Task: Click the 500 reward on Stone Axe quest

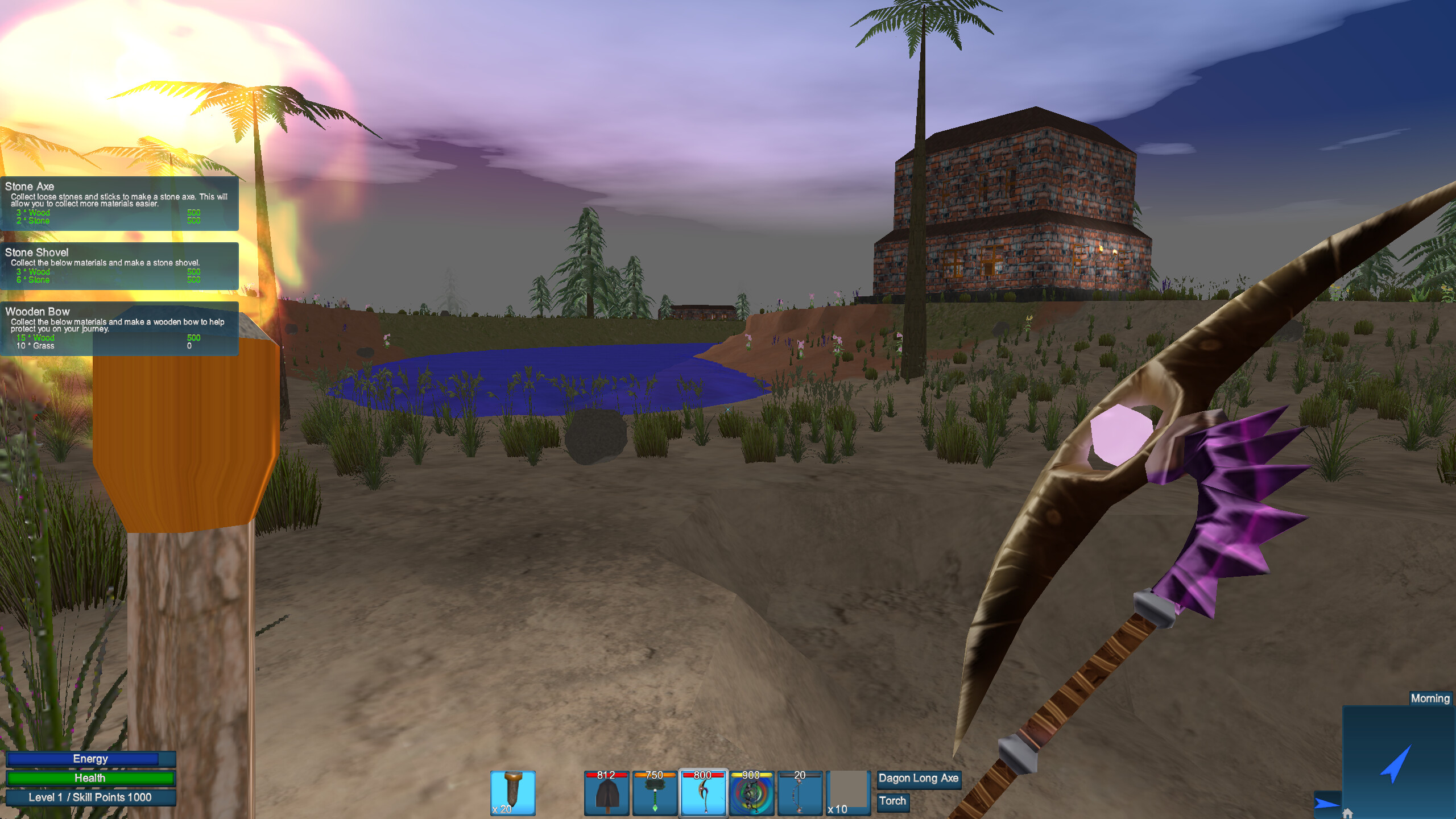Action: coord(193,212)
